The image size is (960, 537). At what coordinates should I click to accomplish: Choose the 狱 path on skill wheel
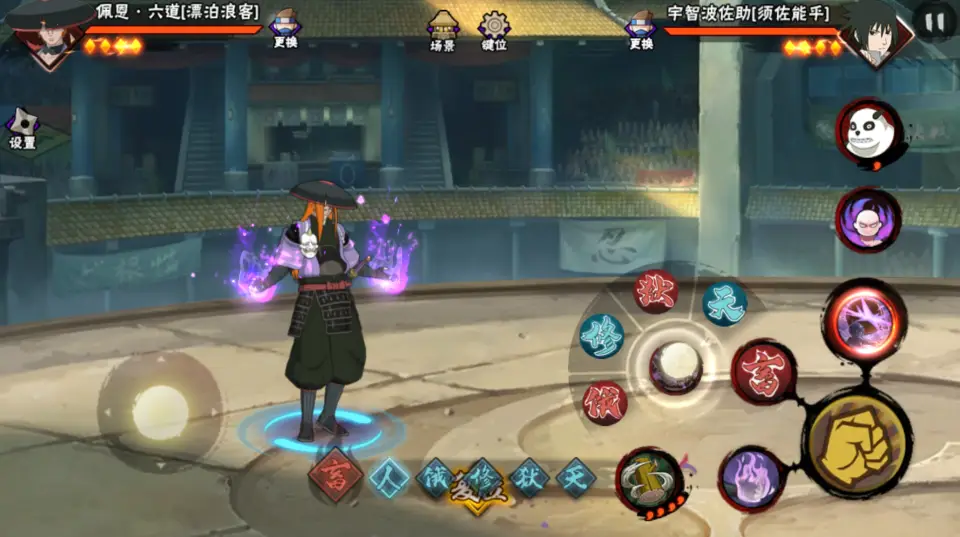click(x=656, y=290)
